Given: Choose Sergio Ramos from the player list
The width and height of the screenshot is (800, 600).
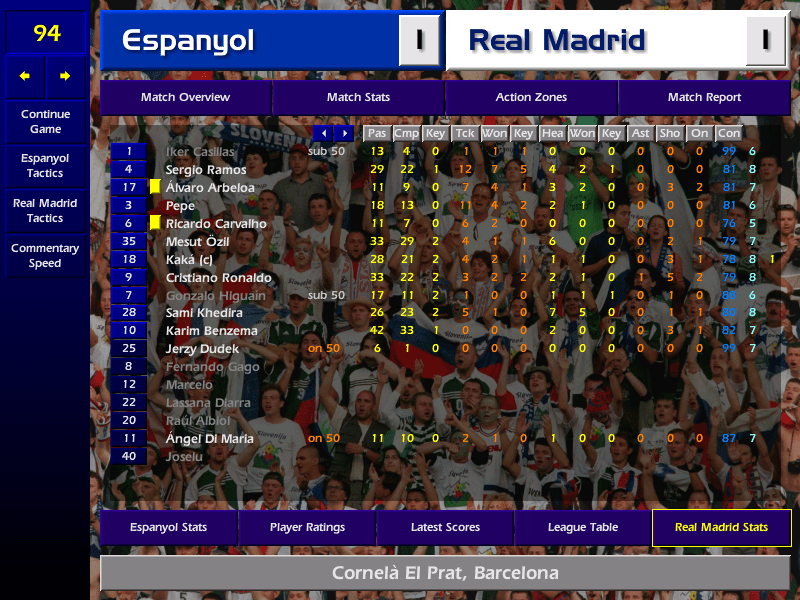Looking at the screenshot, I should [204, 169].
